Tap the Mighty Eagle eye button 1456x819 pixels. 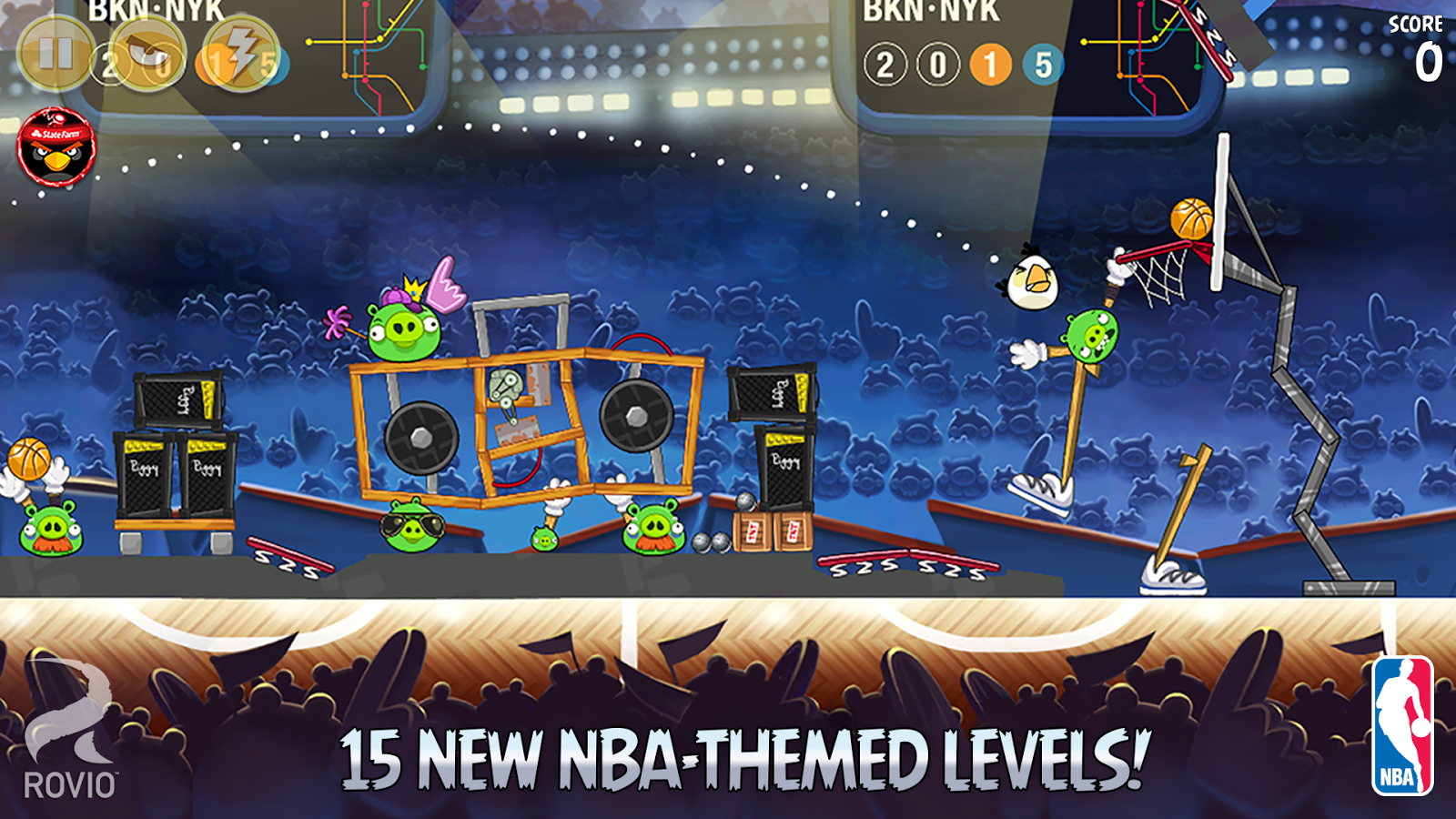pos(148,54)
